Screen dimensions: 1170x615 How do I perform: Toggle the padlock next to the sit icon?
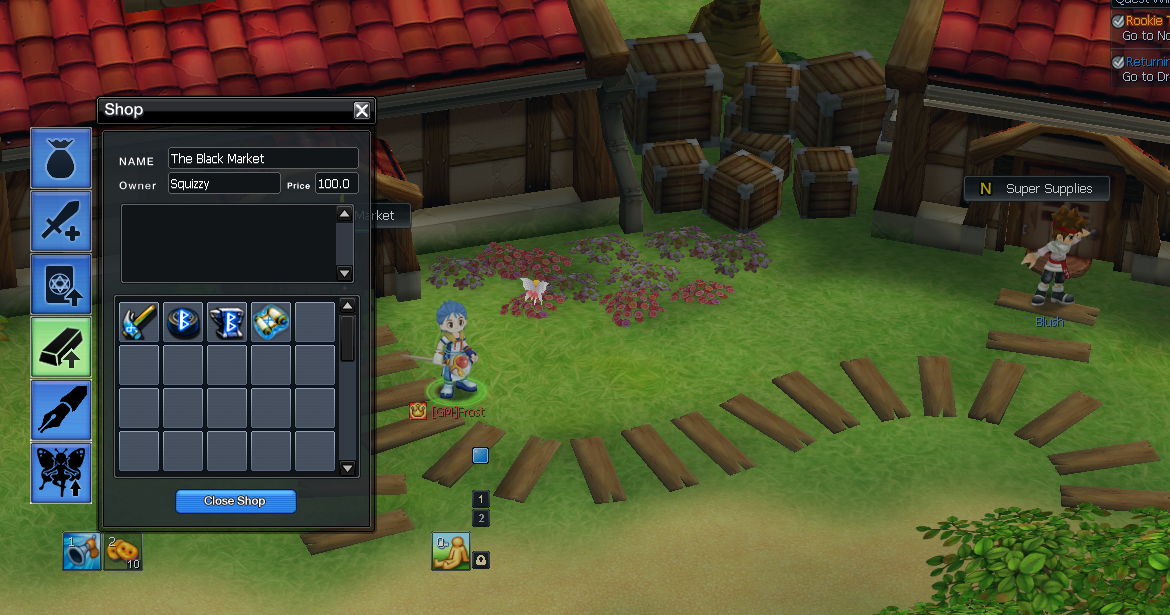tap(482, 561)
